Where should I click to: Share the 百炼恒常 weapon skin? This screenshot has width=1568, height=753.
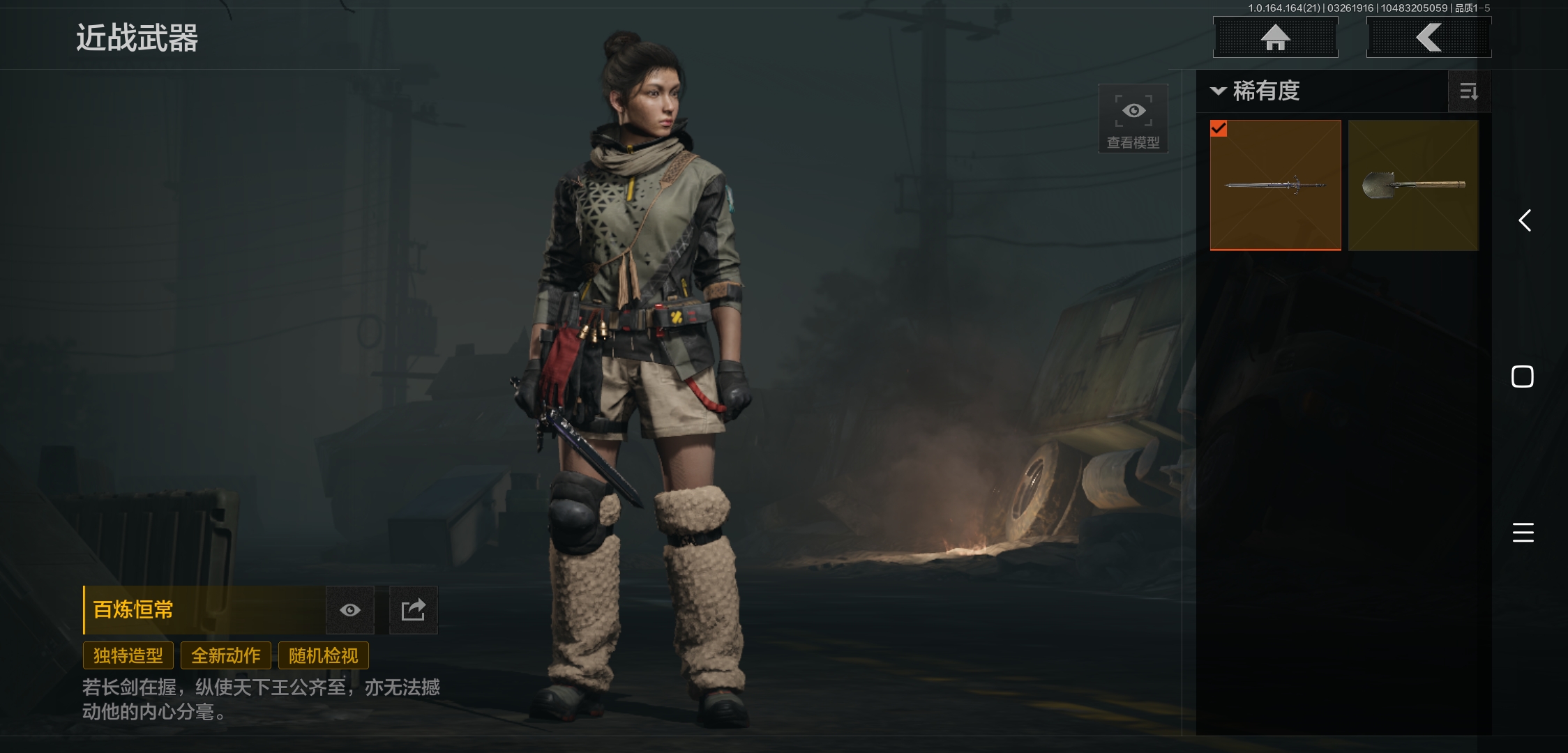pos(413,610)
